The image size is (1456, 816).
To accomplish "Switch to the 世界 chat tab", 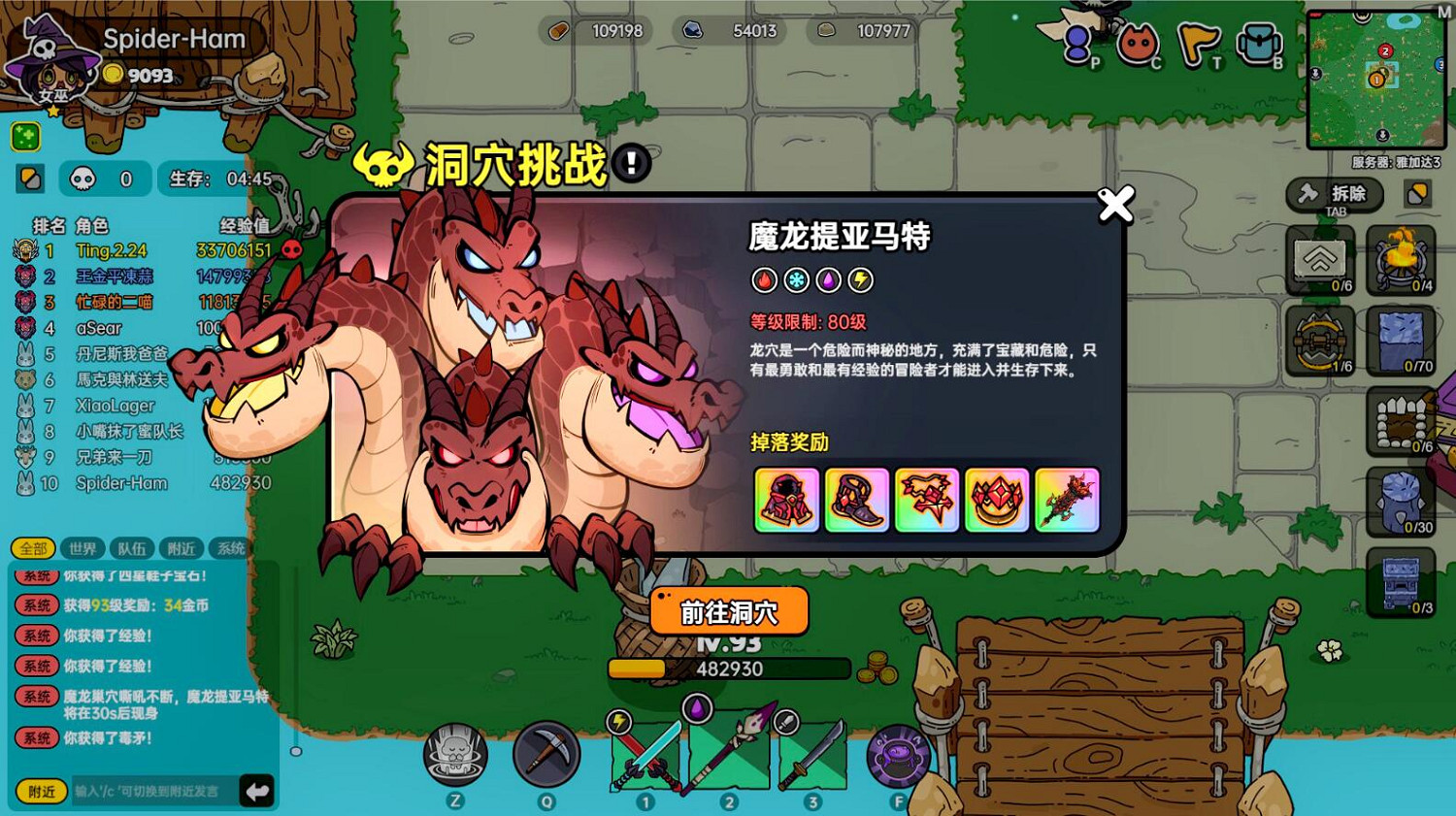I will click(83, 548).
